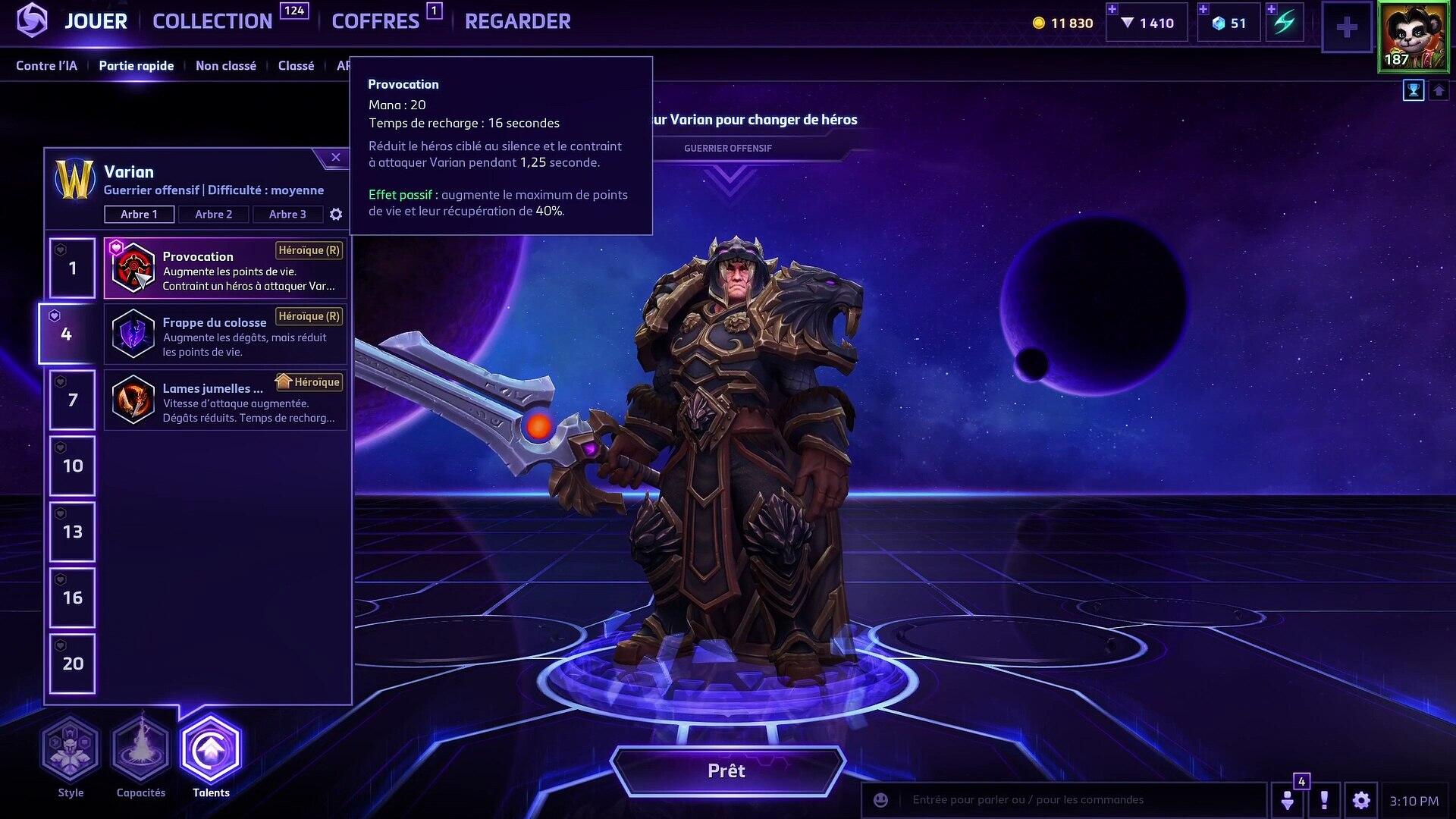
Task: Choose the Lames jumelles talent
Action: click(x=225, y=400)
